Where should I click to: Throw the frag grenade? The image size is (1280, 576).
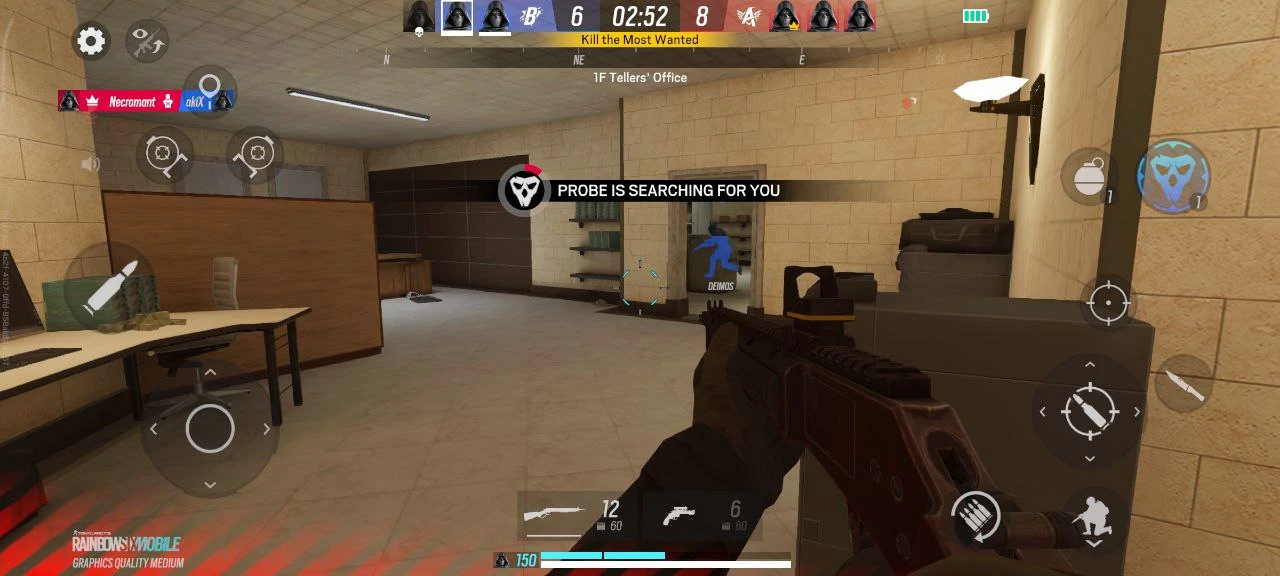[x=1088, y=177]
